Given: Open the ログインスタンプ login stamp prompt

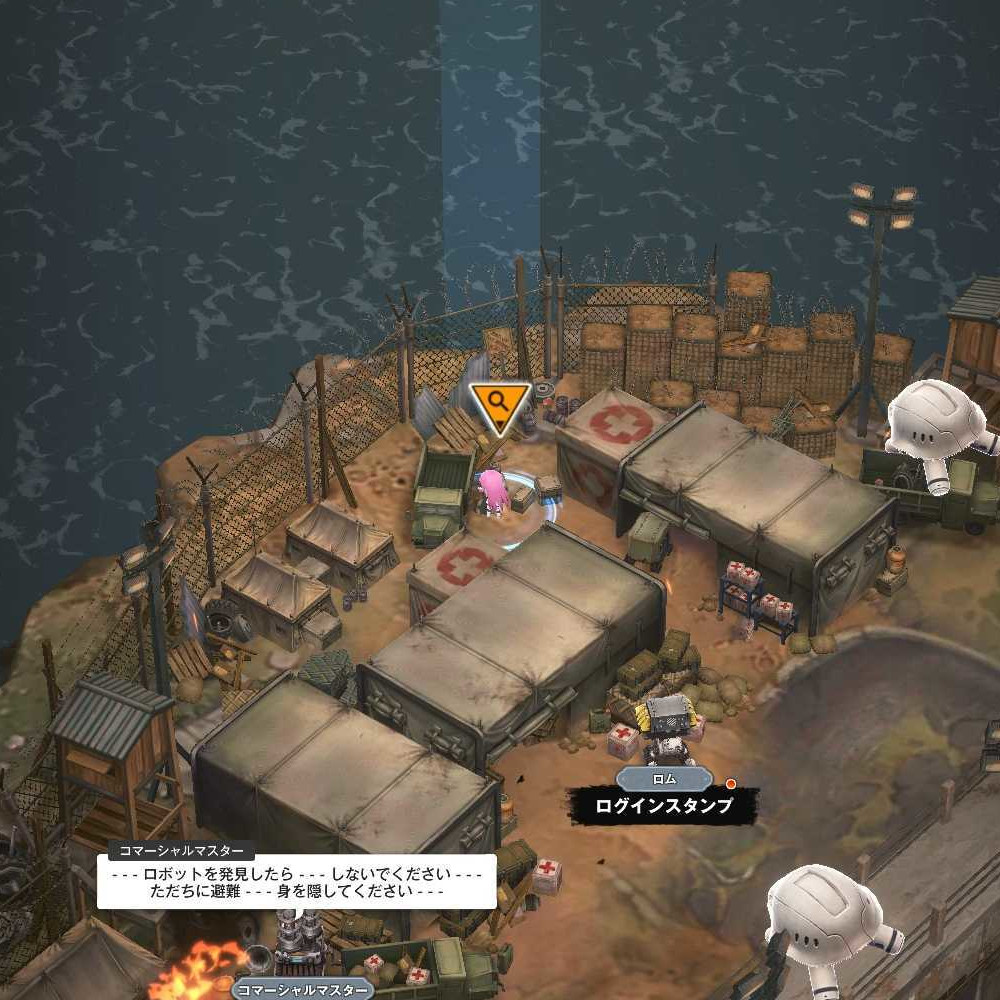Looking at the screenshot, I should click(663, 805).
